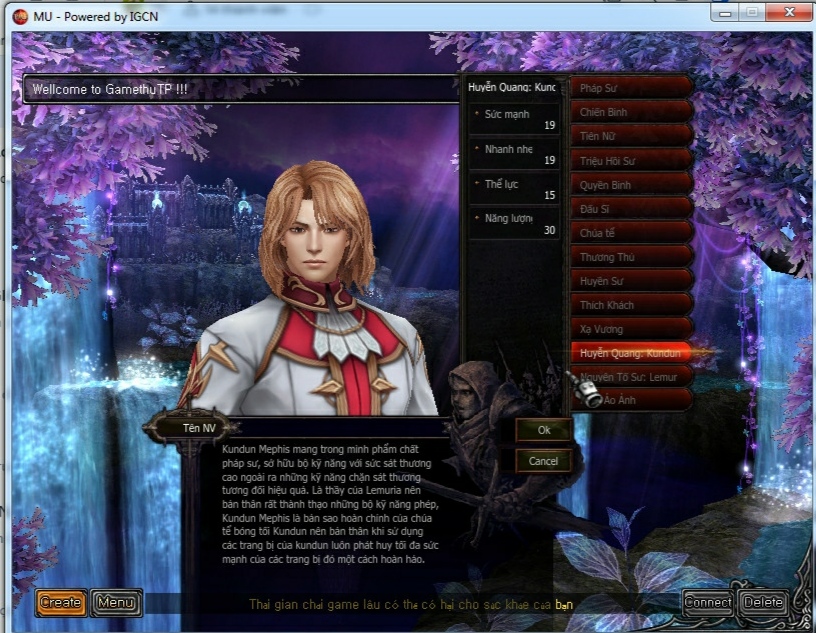Choose the Nguyên Tố Sư: Lemur class
Screen dimensions: 816x633
(630, 377)
